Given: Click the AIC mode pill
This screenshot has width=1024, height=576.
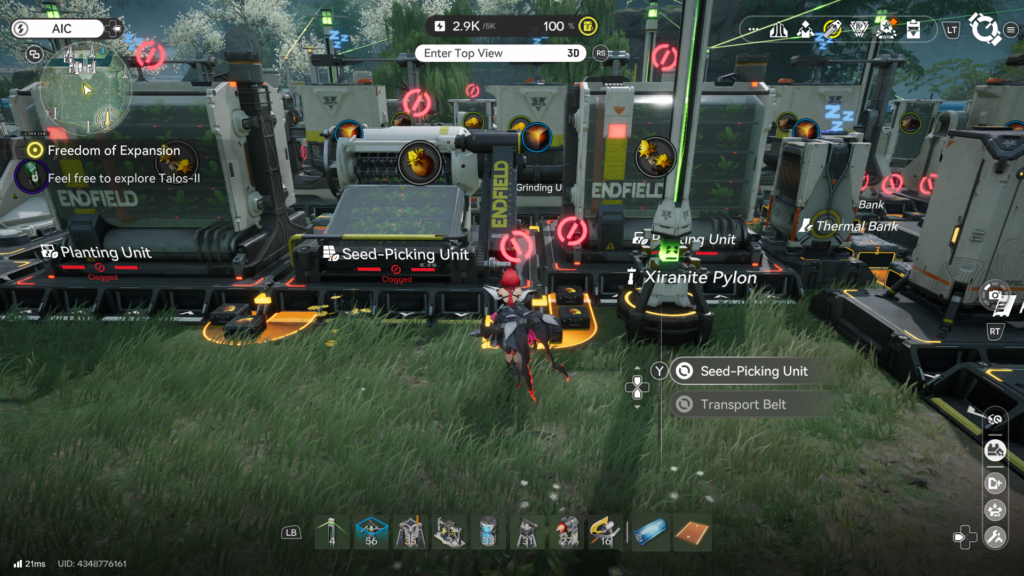Looking at the screenshot, I should [x=58, y=29].
